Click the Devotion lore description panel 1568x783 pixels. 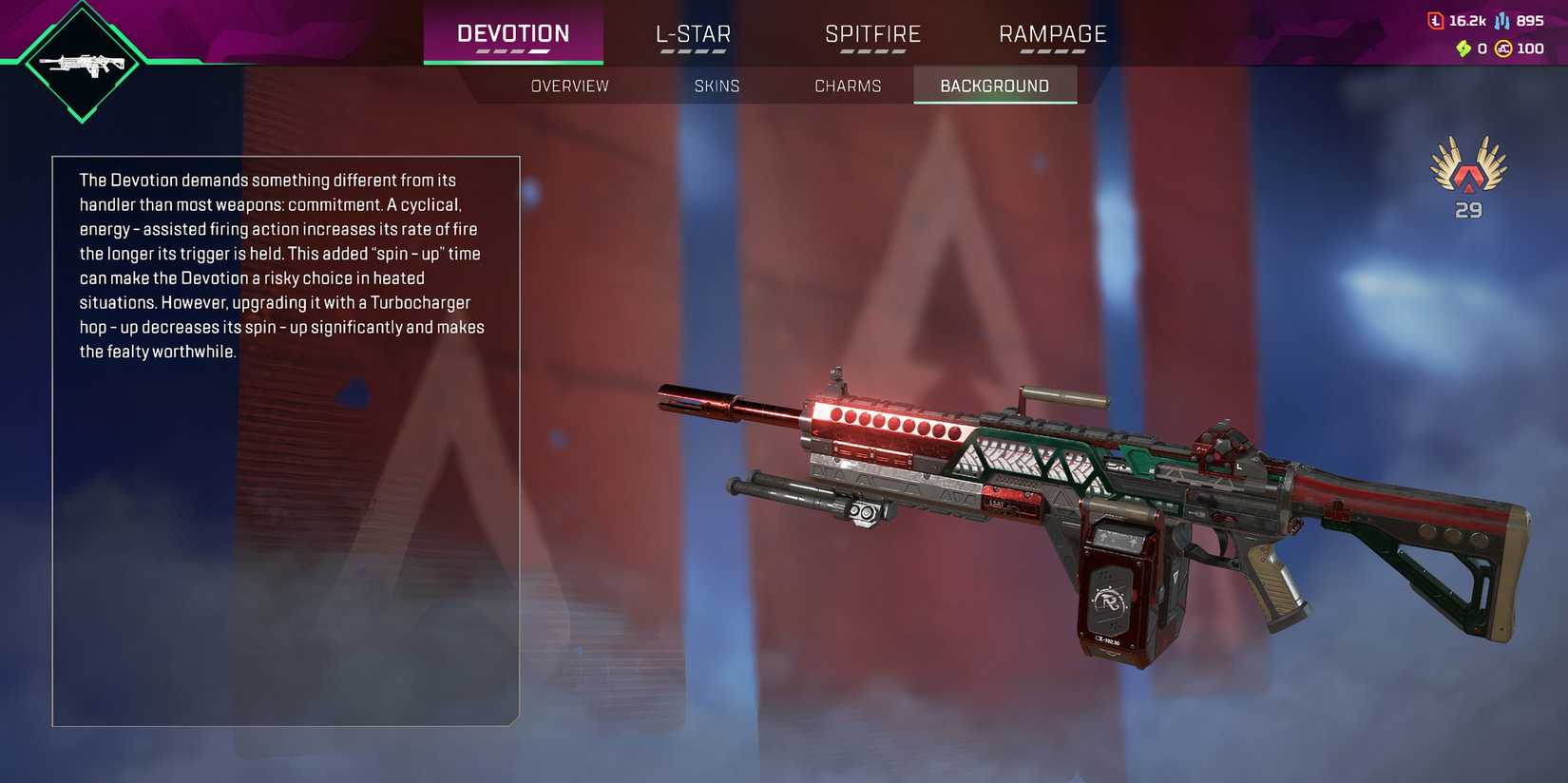click(285, 437)
